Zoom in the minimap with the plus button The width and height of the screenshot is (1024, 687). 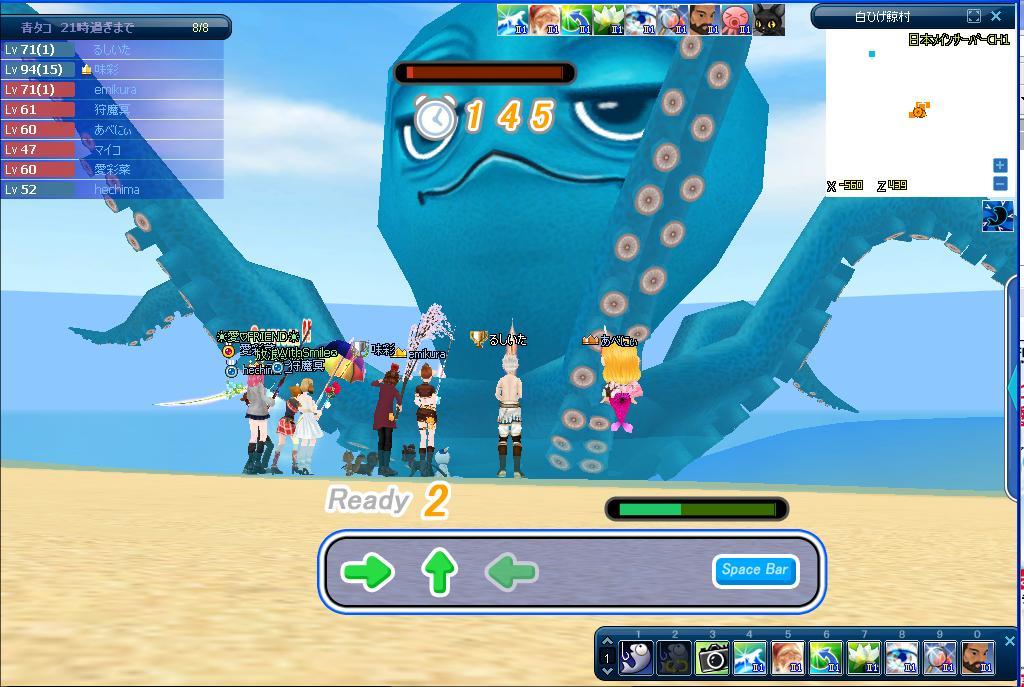(999, 165)
